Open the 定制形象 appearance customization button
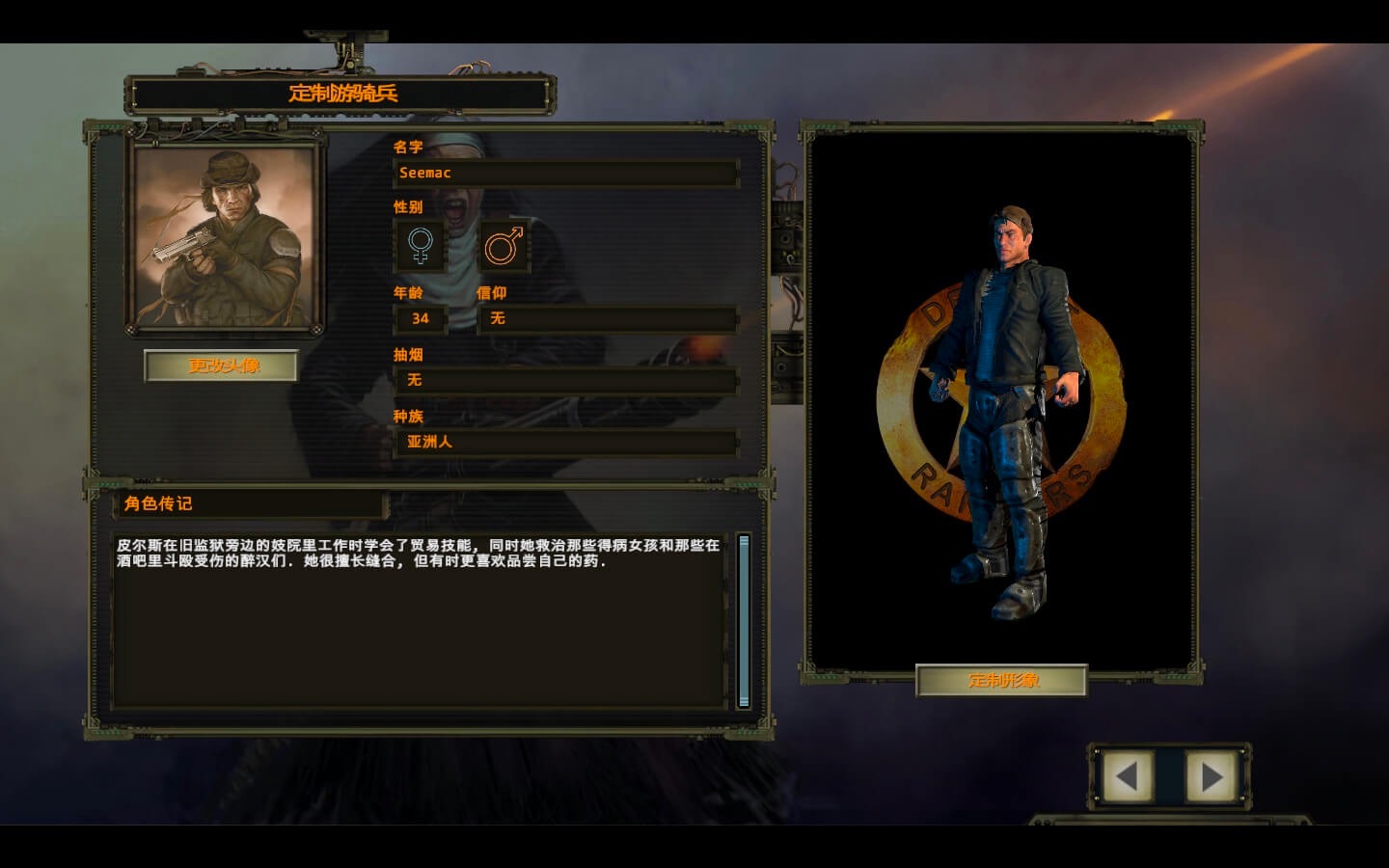Image resolution: width=1389 pixels, height=868 pixels. coord(1002,680)
